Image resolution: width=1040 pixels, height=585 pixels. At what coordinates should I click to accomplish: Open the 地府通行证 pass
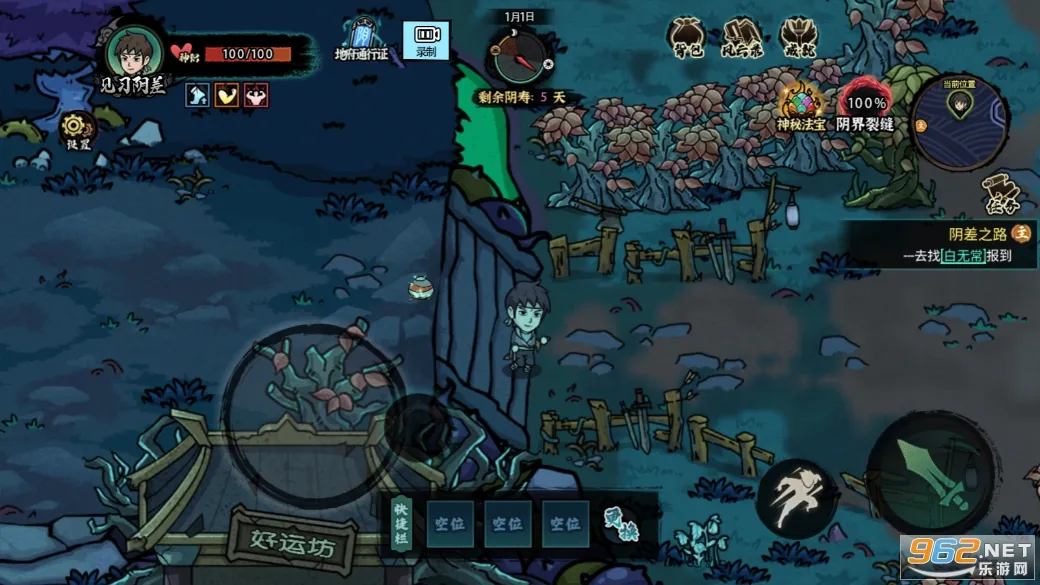click(x=361, y=37)
